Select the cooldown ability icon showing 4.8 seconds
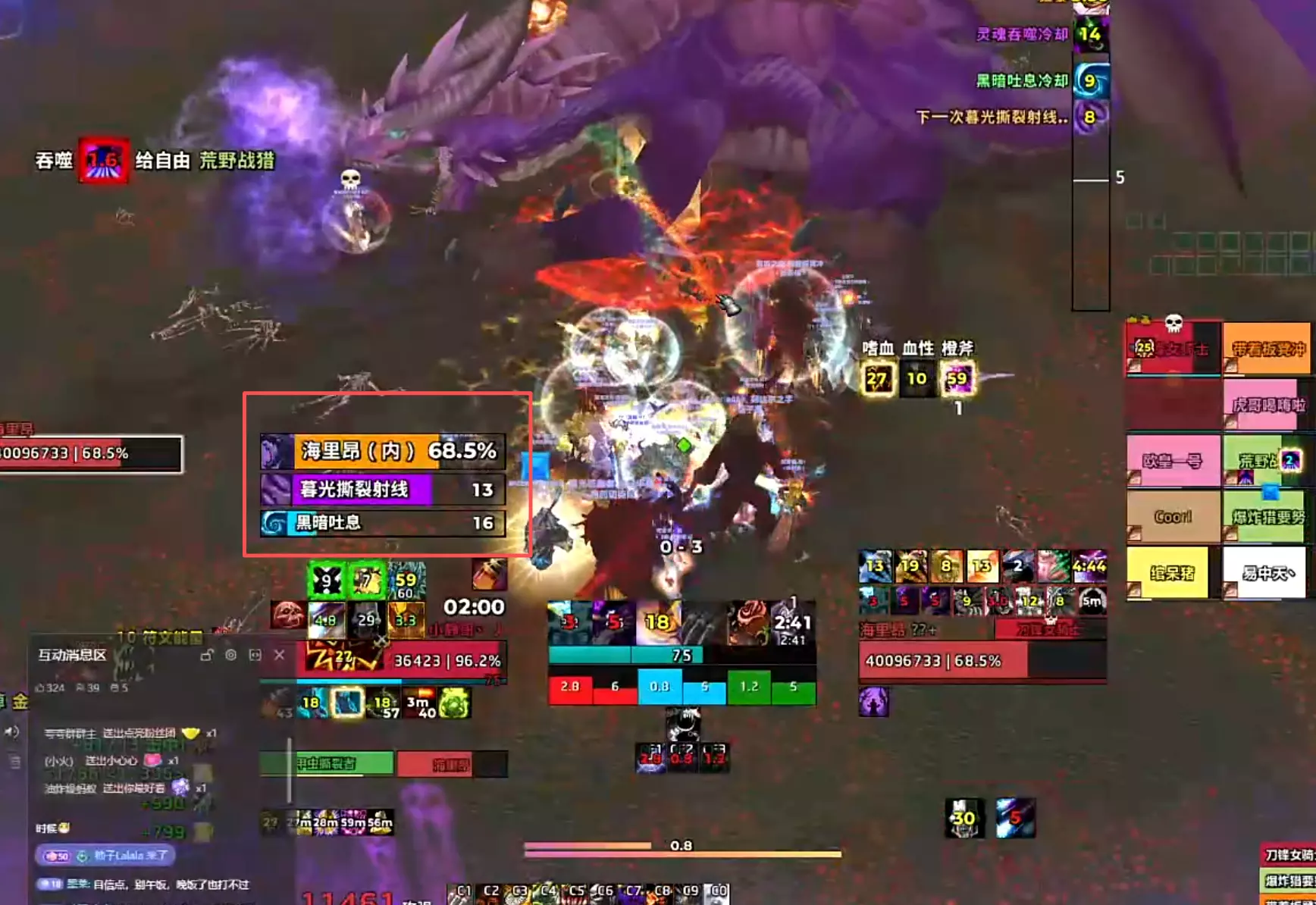 (x=326, y=619)
